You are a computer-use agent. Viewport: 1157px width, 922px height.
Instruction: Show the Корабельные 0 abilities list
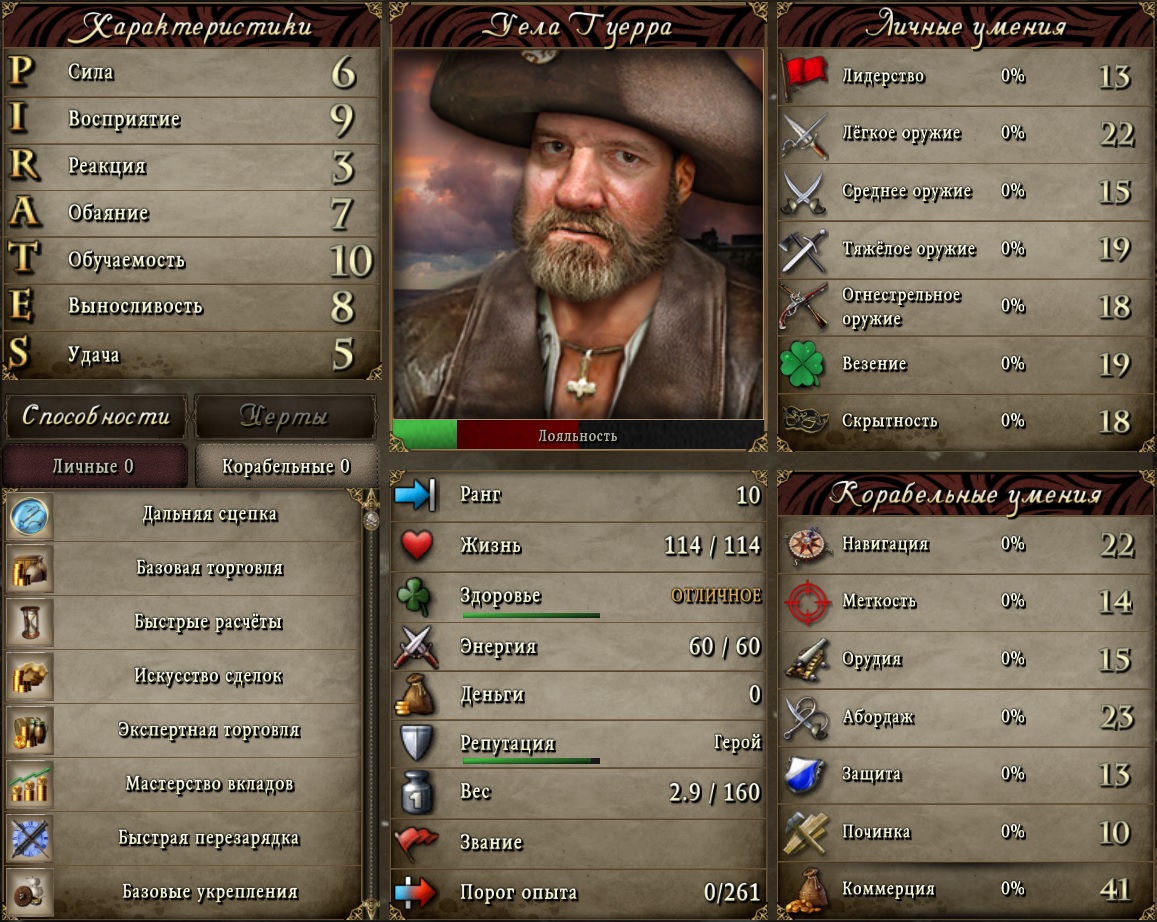point(286,466)
